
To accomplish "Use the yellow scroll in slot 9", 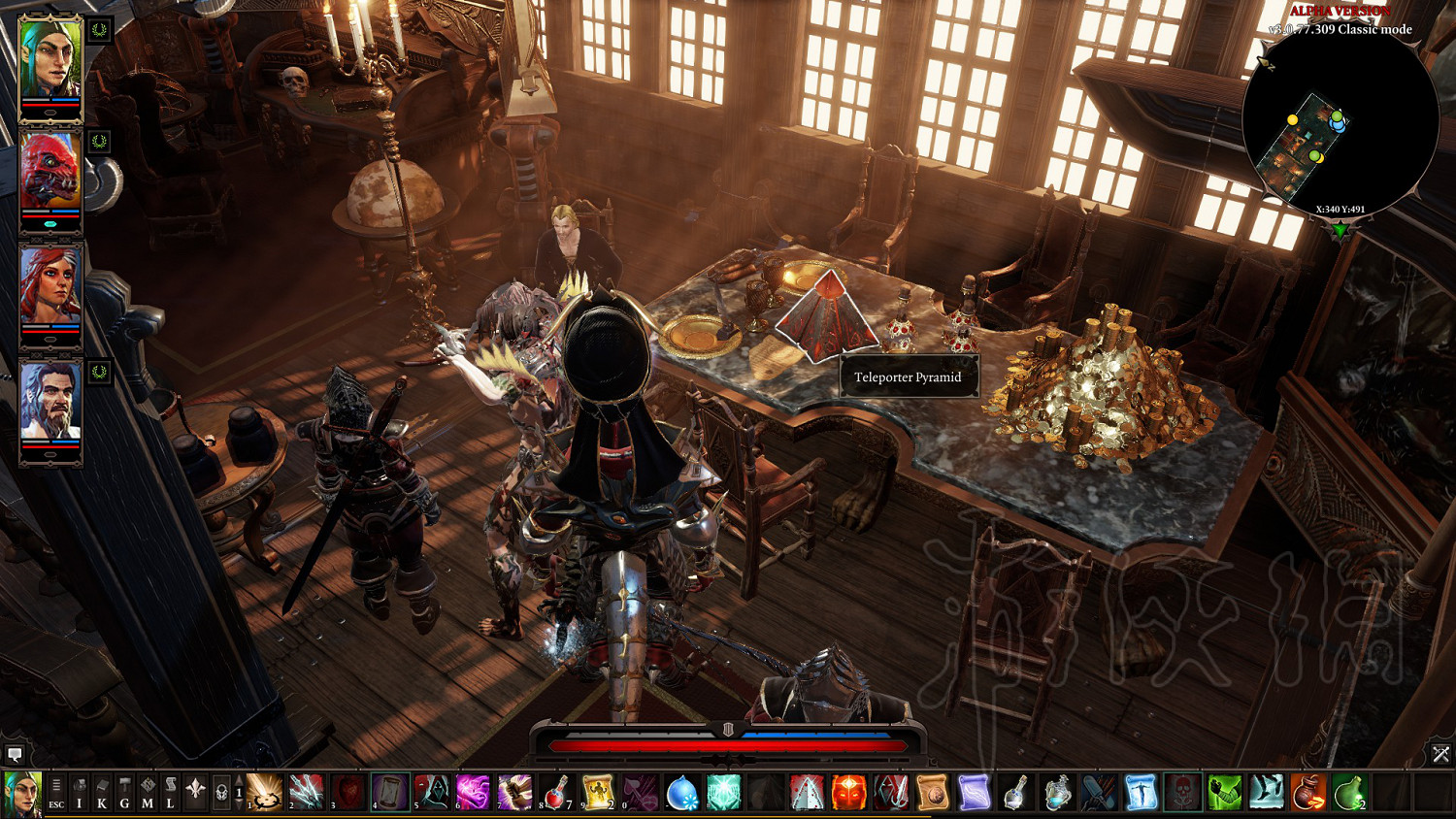I will pyautogui.click(x=598, y=793).
